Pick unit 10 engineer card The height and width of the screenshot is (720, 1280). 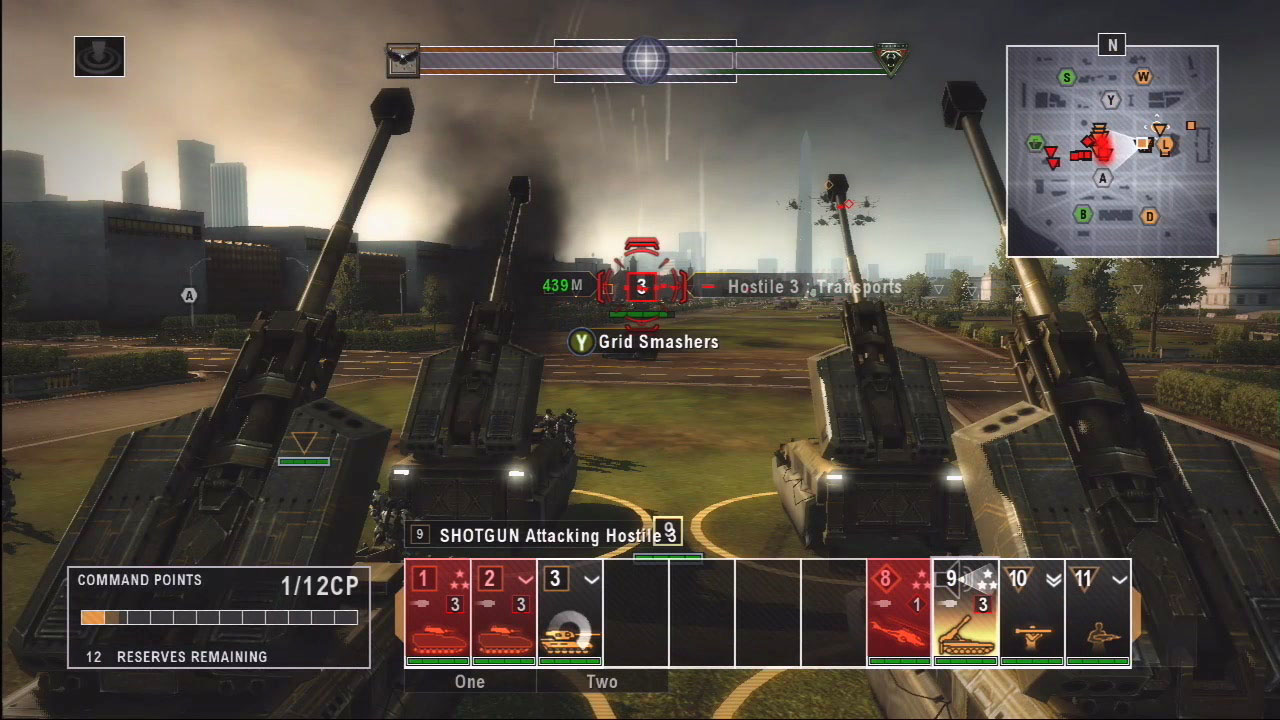point(1031,612)
